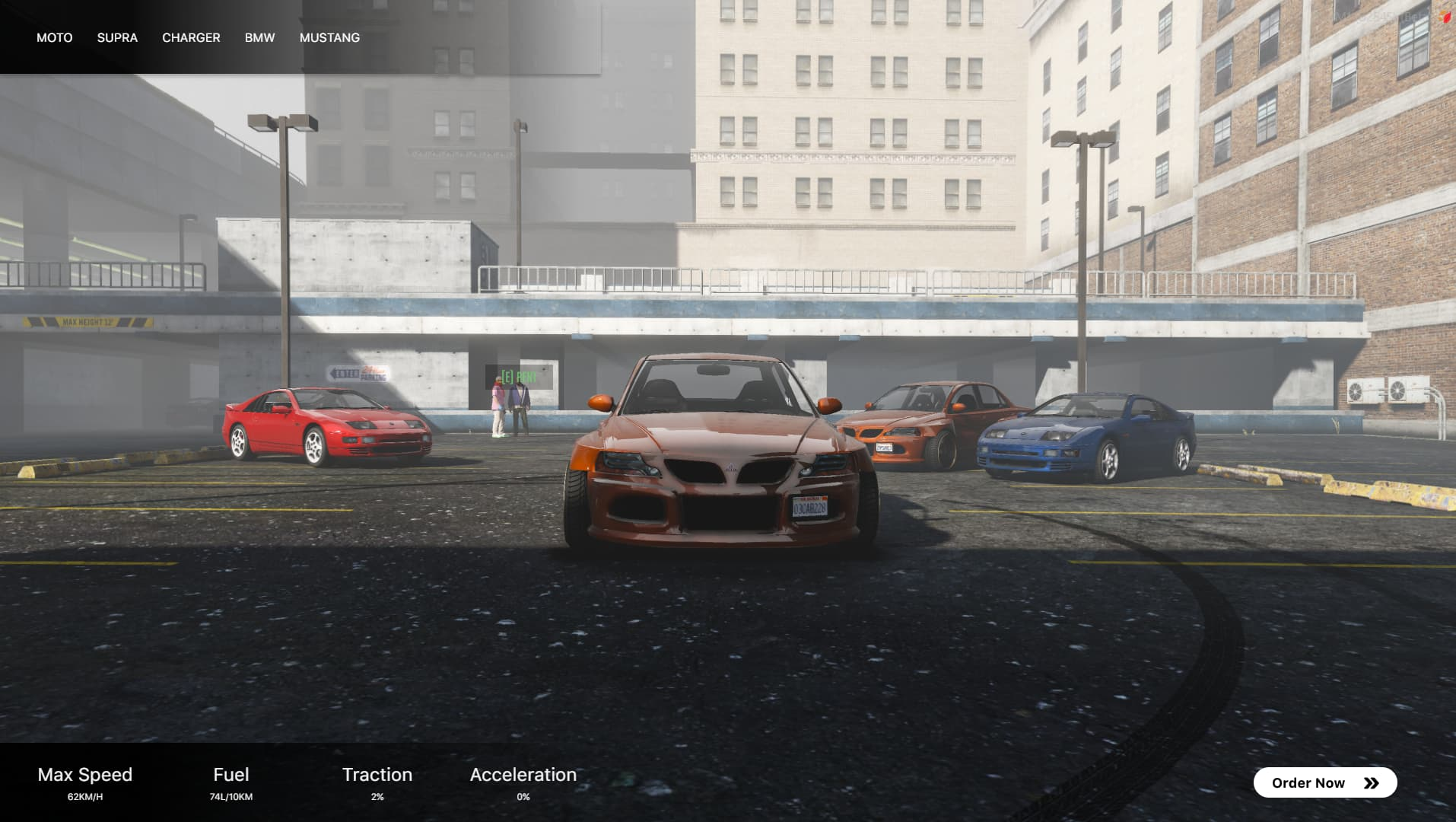The width and height of the screenshot is (1456, 822).
Task: Toggle the CHARGER vehicle selection
Action: (191, 37)
